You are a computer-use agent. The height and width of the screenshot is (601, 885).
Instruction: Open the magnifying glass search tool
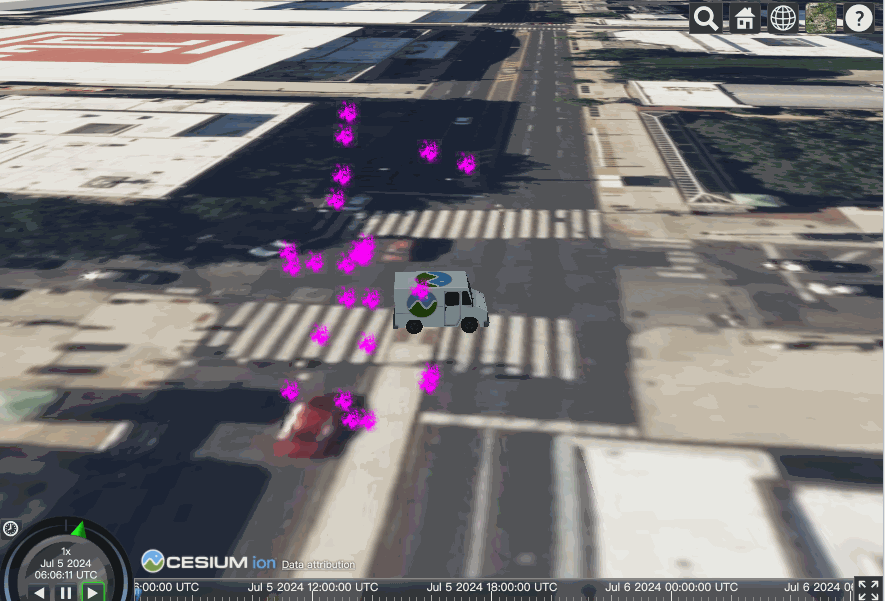pyautogui.click(x=706, y=18)
